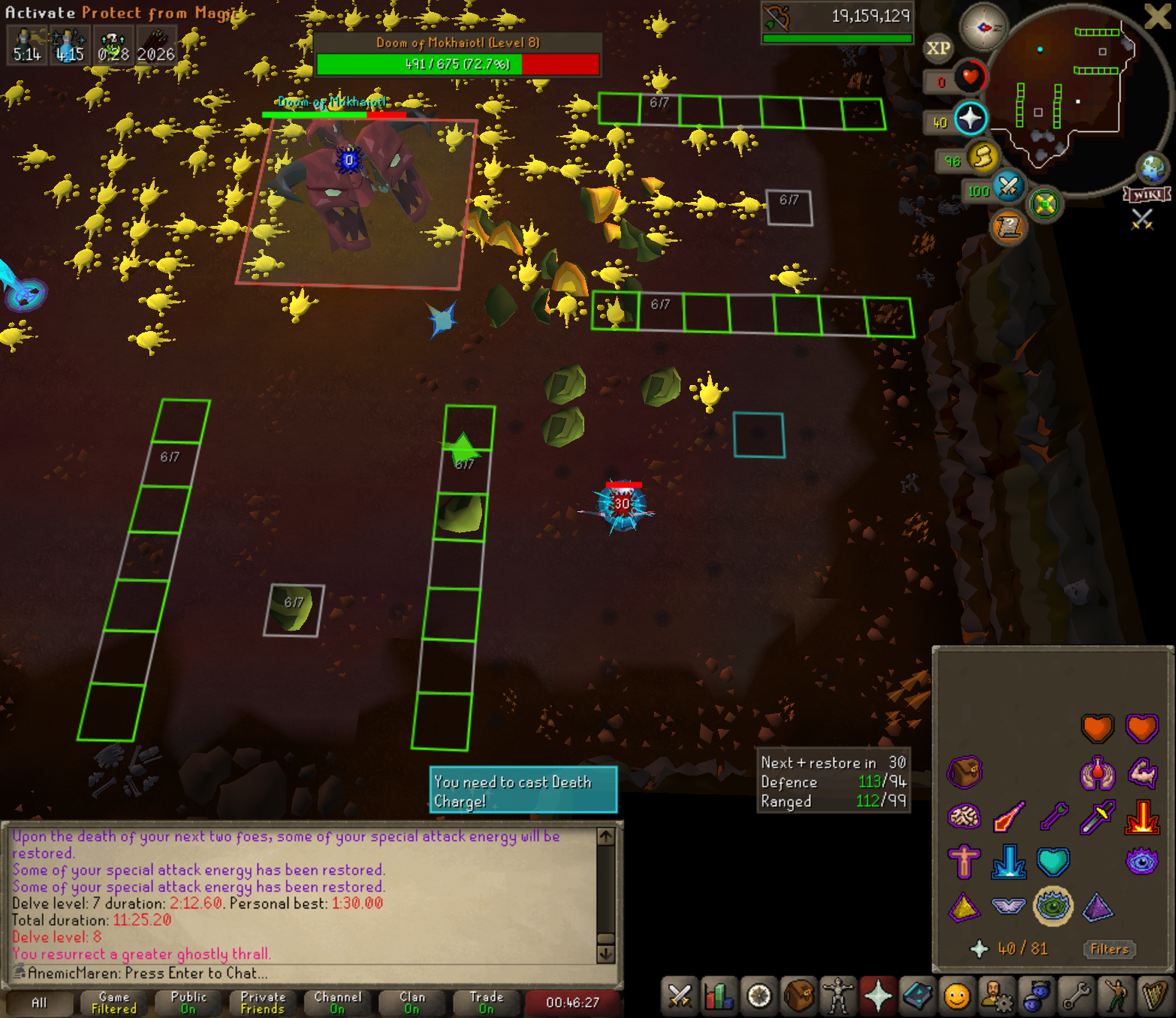The image size is (1176, 1018).
Task: Open the Wiki lookup banner
Action: coord(1147,195)
